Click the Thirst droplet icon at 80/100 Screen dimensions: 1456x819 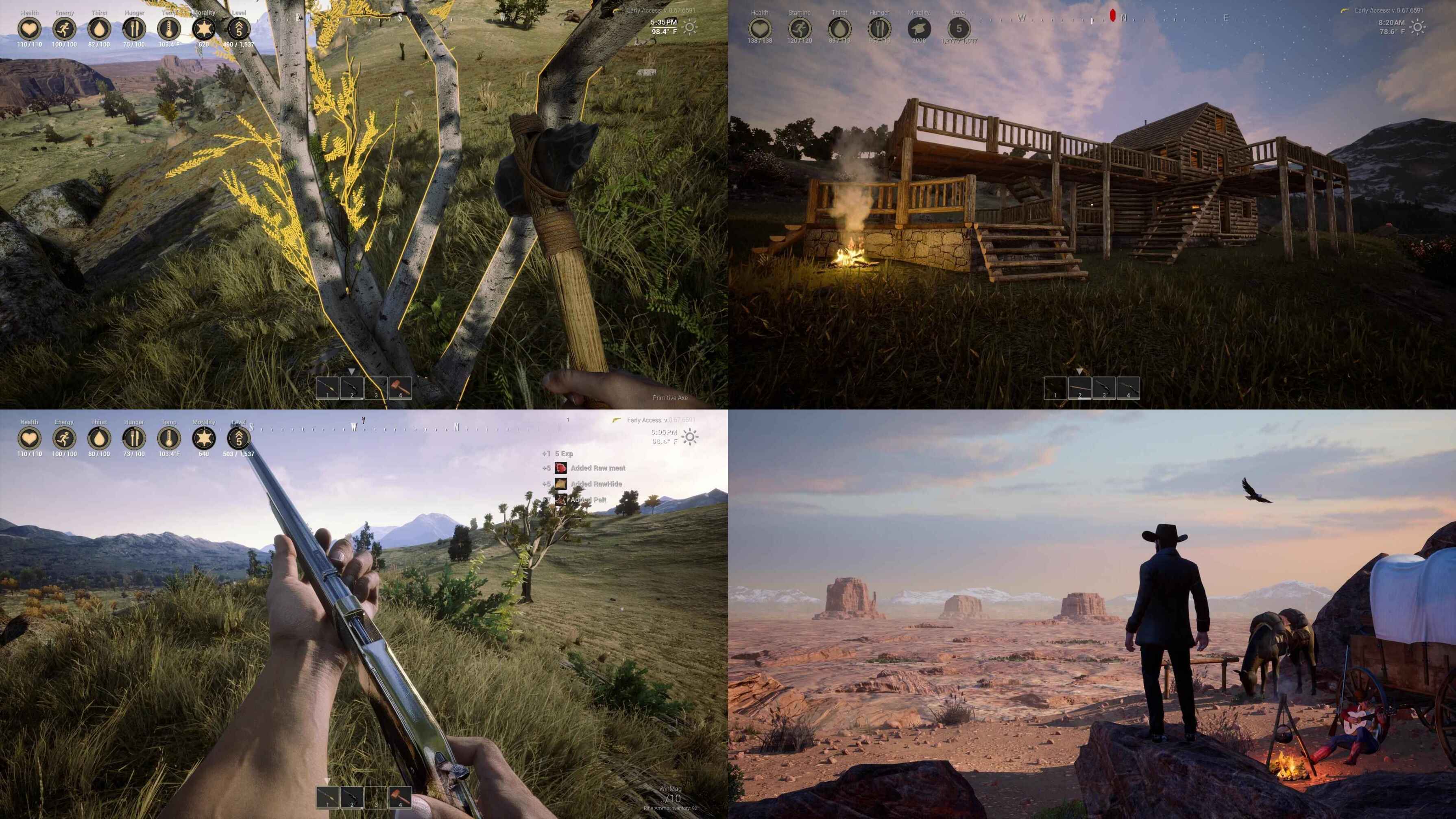(100, 438)
